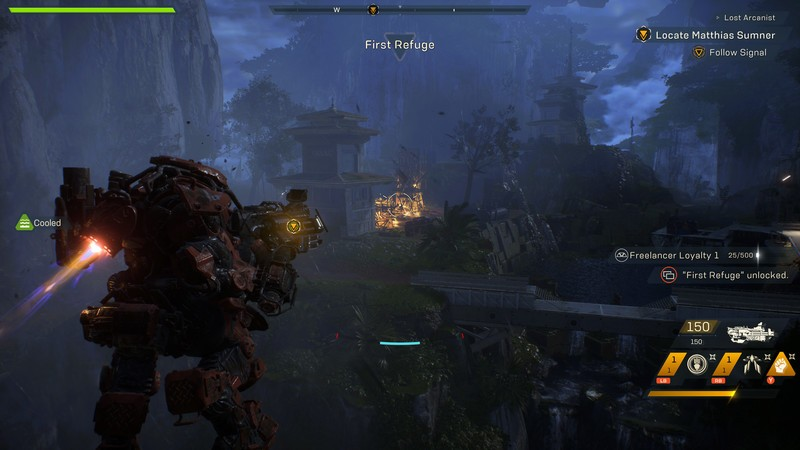Trigger the fist melee ability icon
800x450 pixels.
782,364
